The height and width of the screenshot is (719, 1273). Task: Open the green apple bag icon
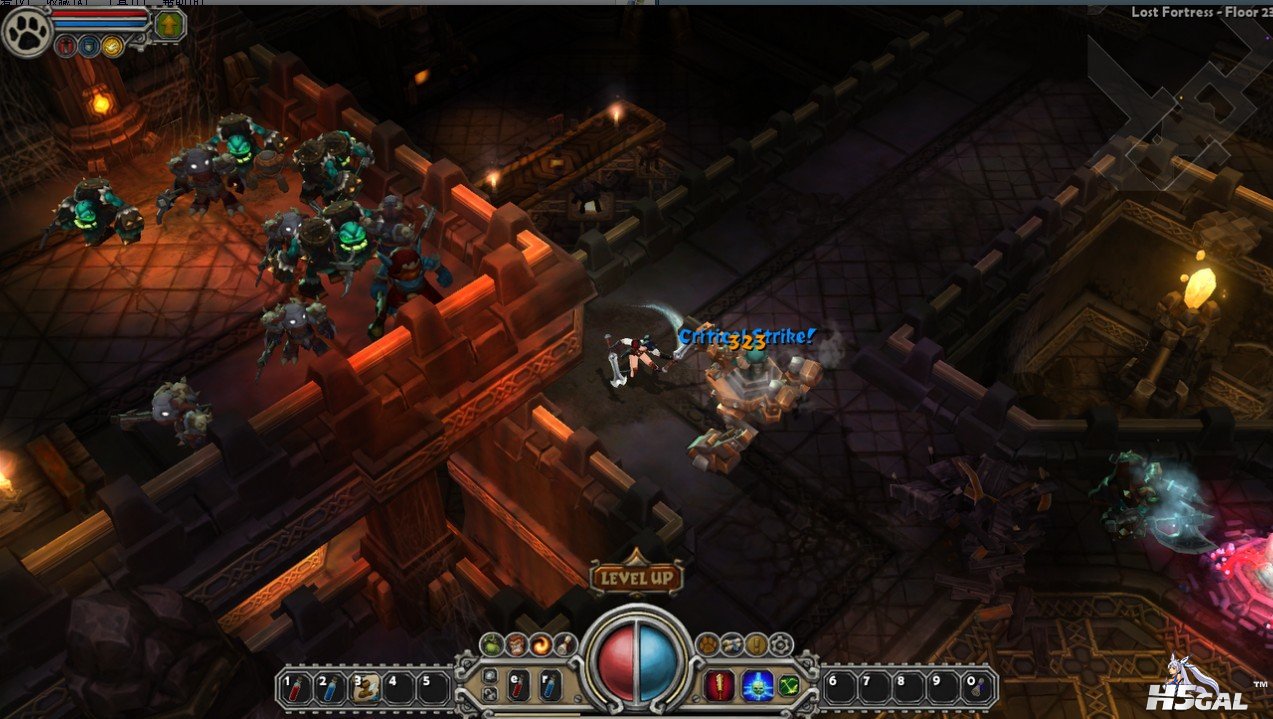click(x=491, y=645)
